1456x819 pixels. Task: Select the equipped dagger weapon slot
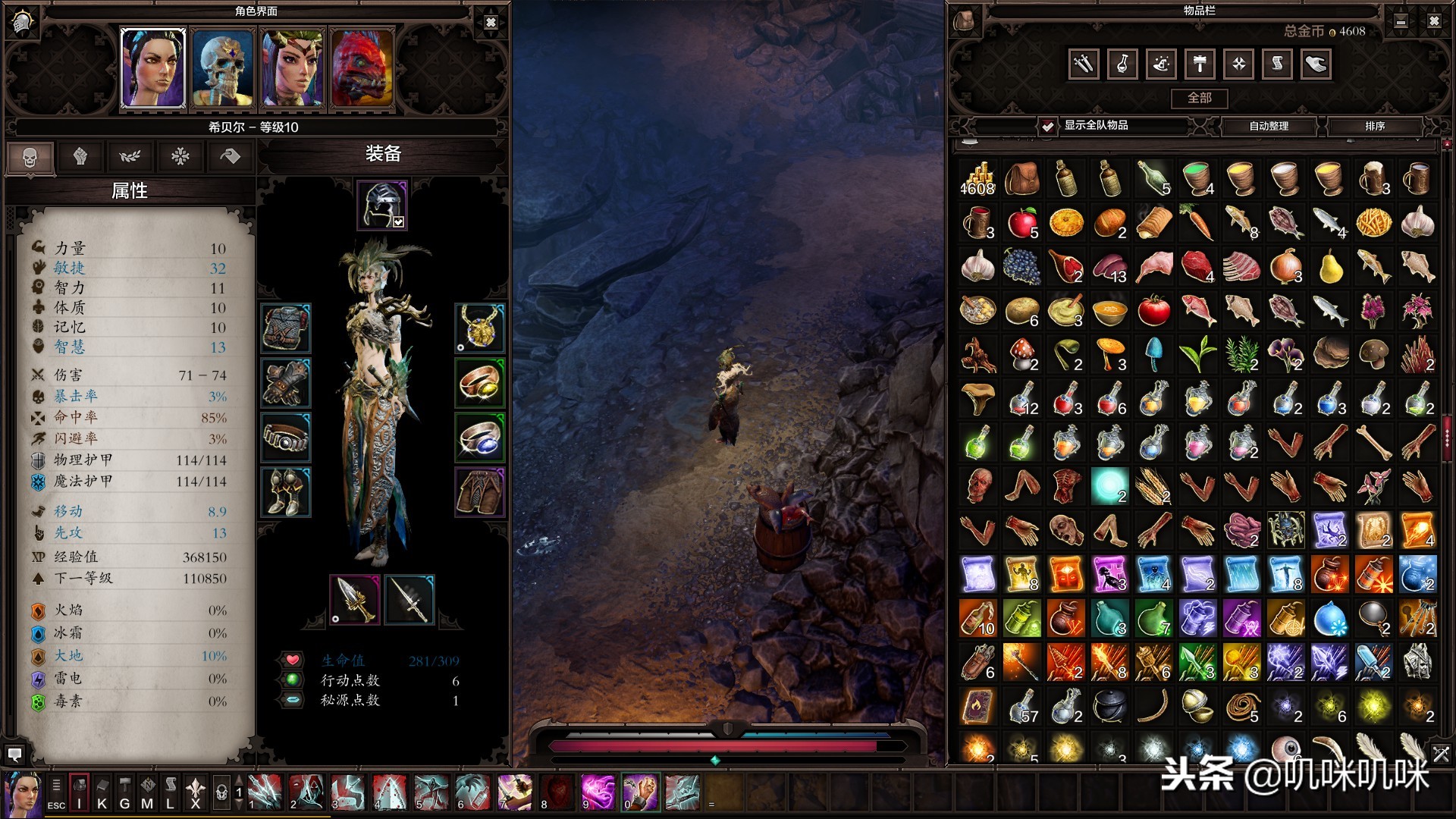pos(354,600)
